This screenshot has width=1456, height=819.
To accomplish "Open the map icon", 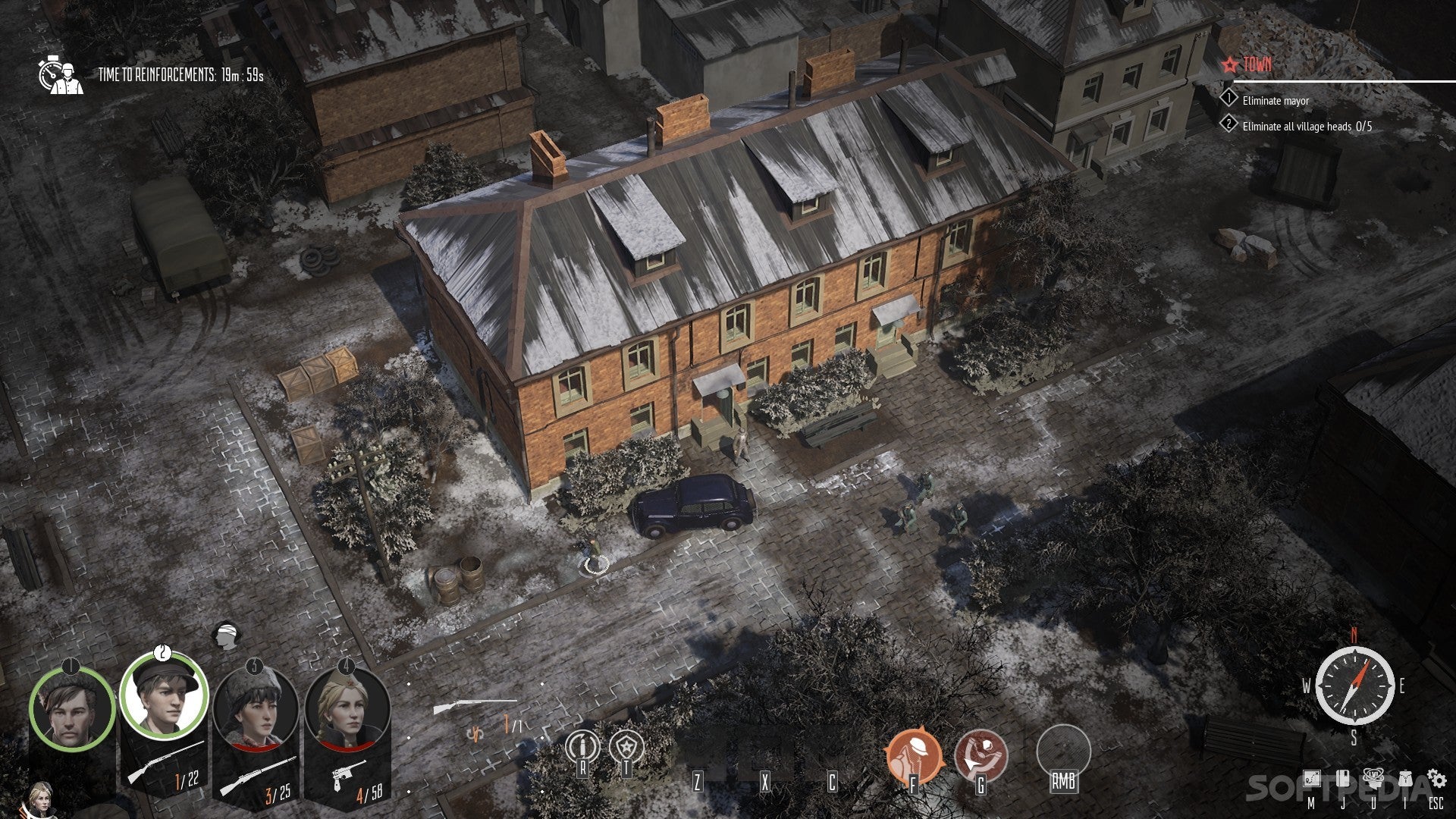I will tap(1311, 779).
